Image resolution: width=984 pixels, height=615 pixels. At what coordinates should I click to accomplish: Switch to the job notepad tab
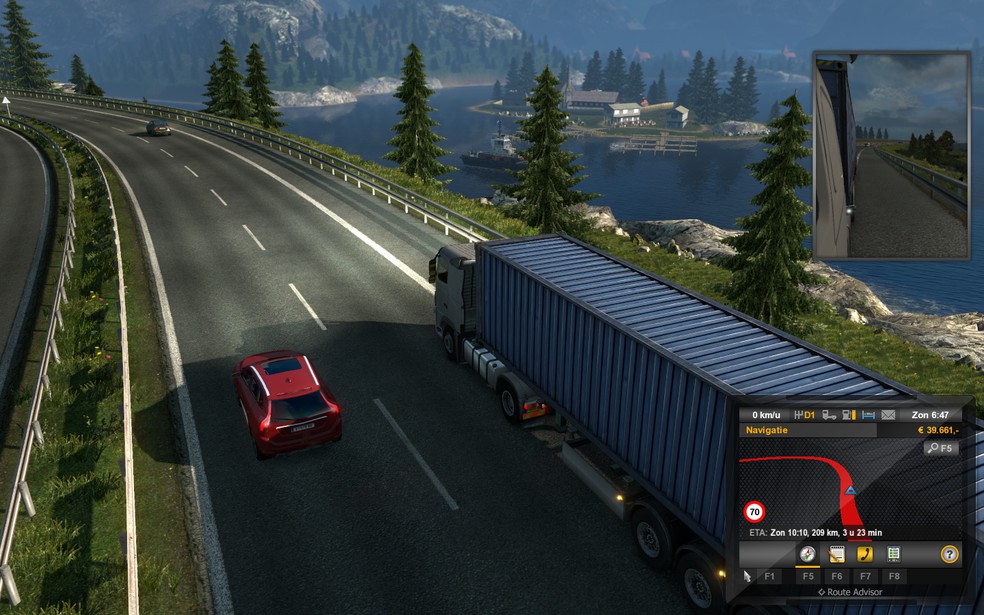click(x=837, y=554)
